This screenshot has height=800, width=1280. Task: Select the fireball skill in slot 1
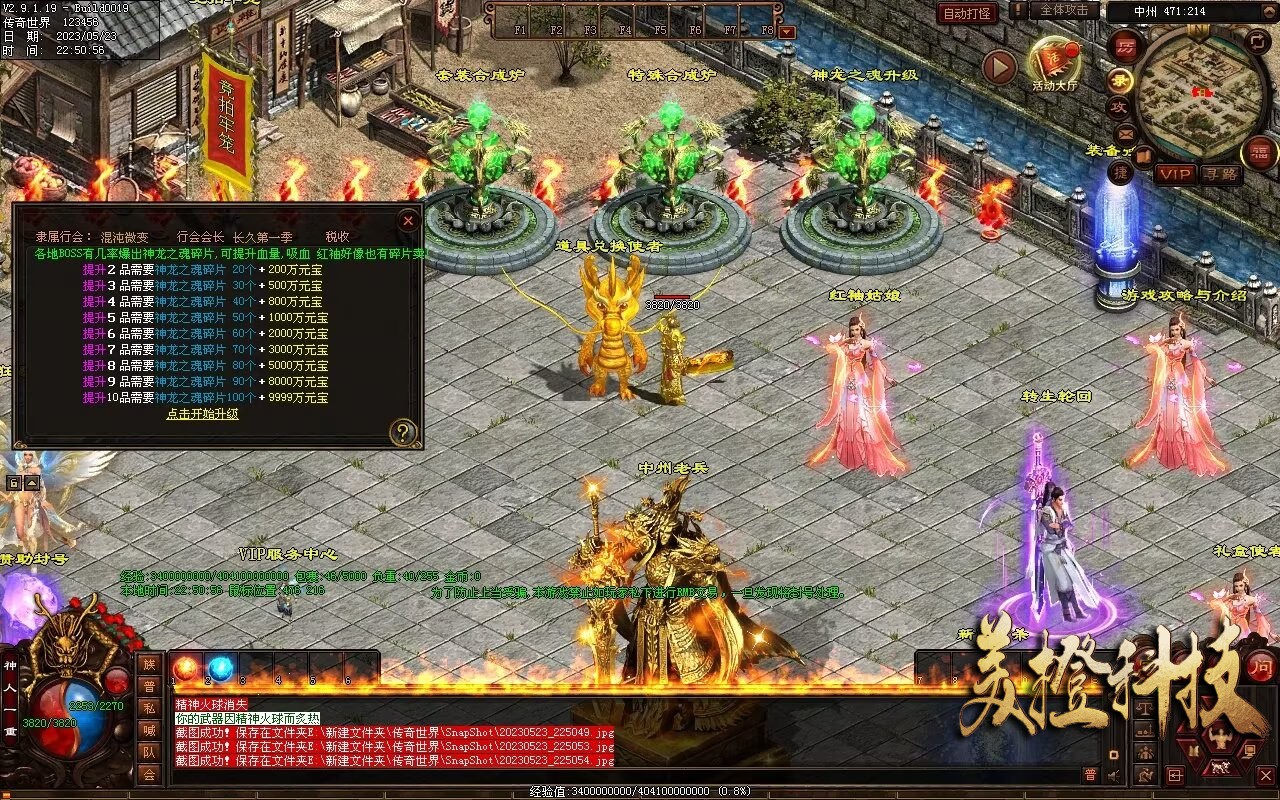point(186,668)
